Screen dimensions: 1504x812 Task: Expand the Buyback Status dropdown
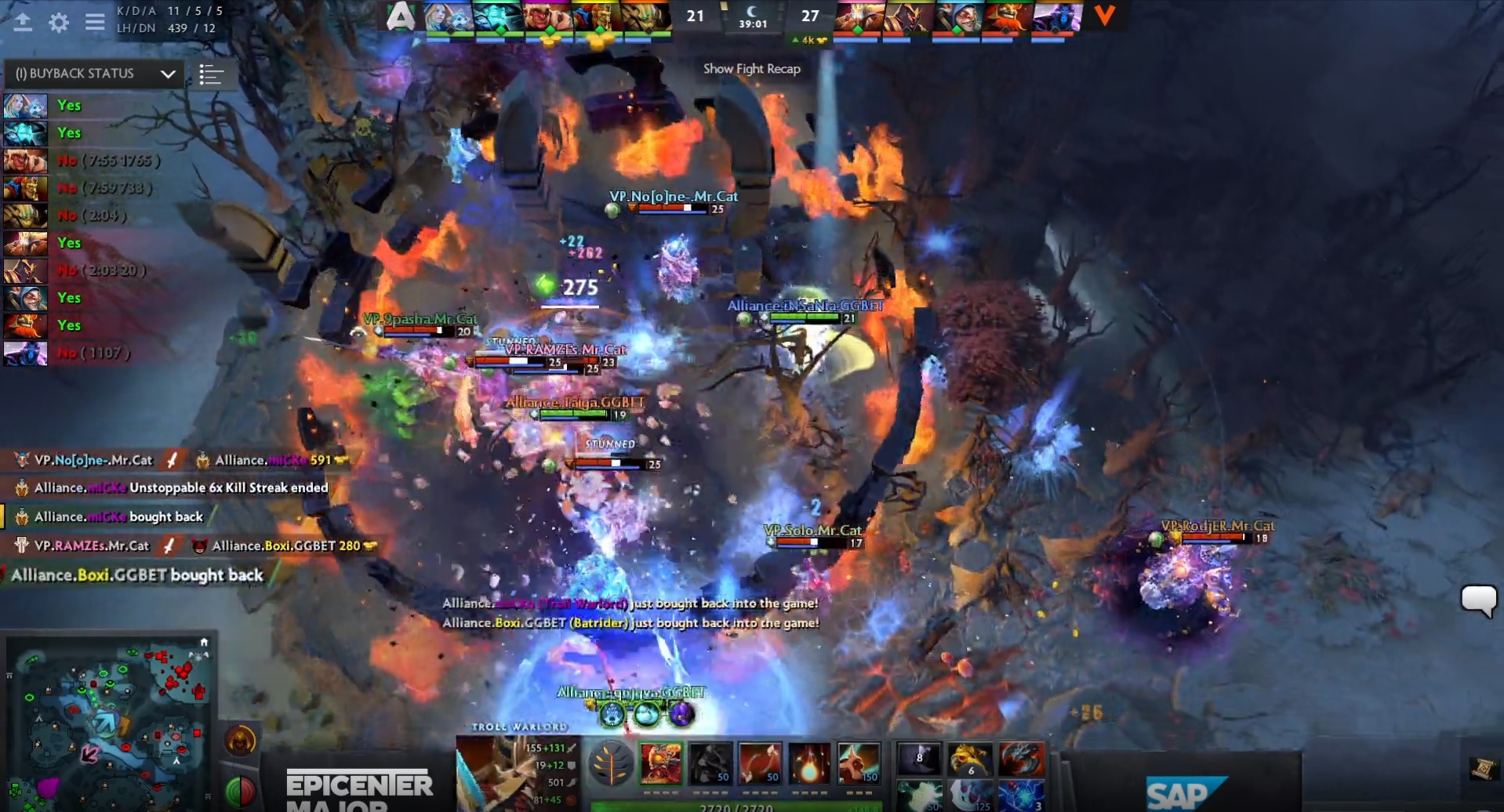point(167,74)
